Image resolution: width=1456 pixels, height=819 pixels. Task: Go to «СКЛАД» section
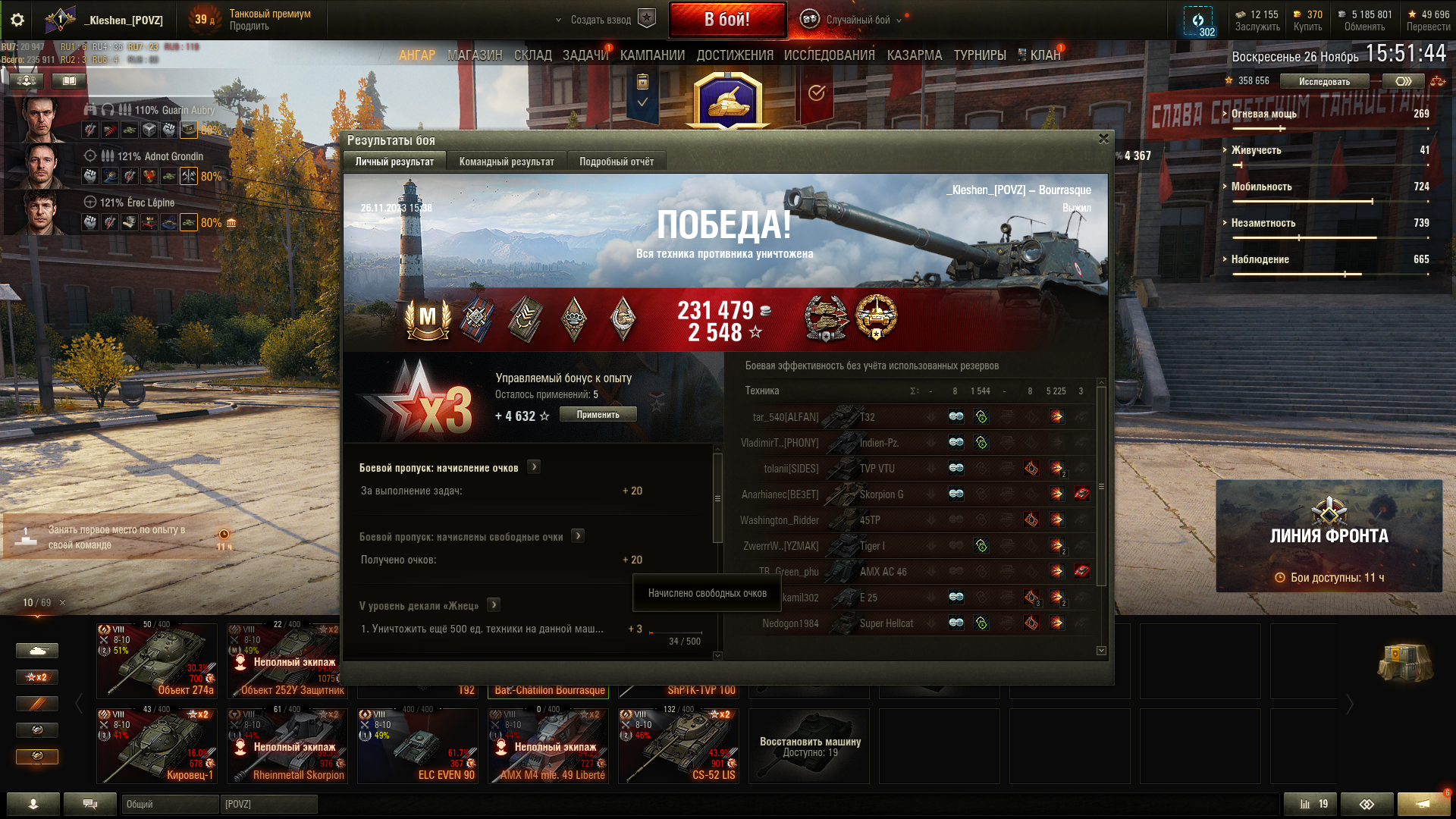(x=532, y=55)
